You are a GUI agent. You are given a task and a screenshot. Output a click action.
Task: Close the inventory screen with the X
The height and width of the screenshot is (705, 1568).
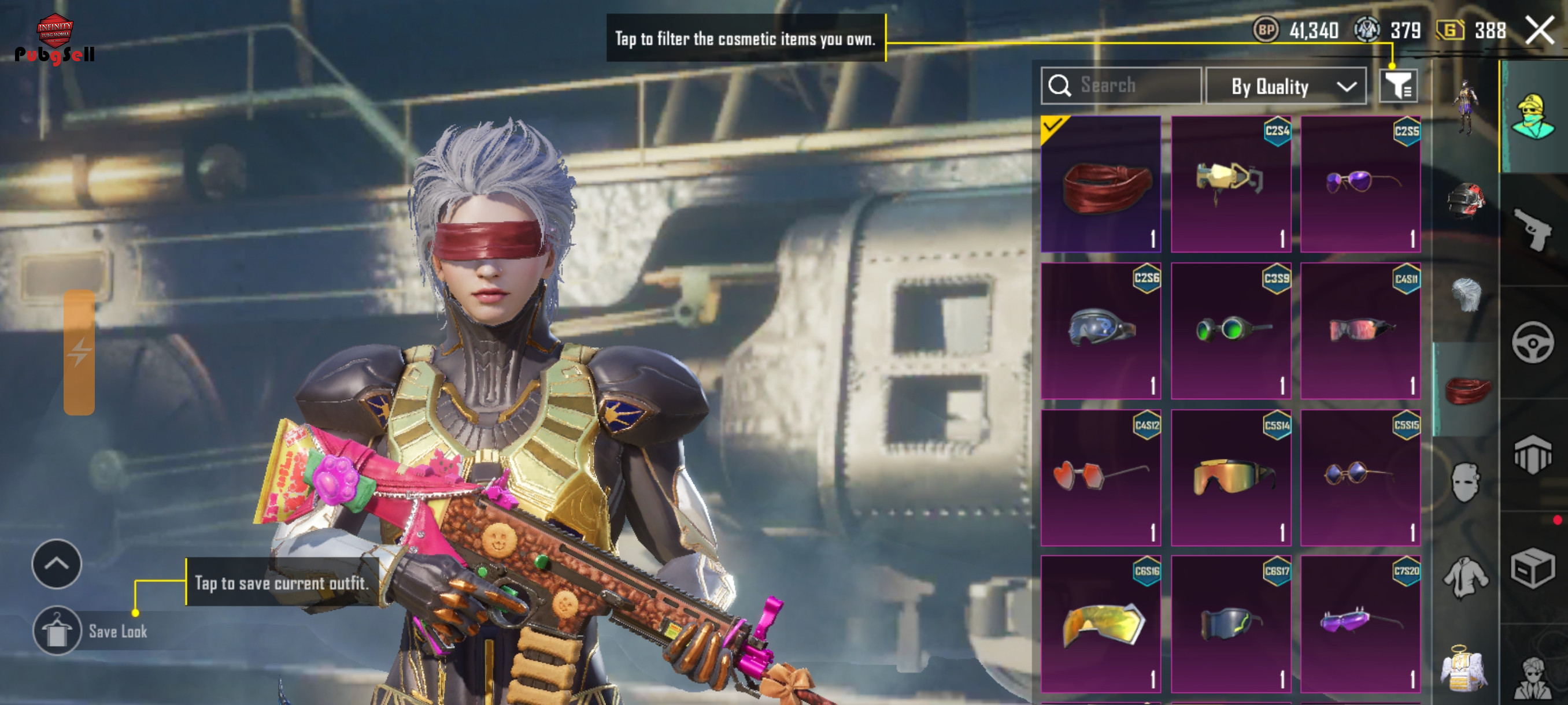[1539, 30]
